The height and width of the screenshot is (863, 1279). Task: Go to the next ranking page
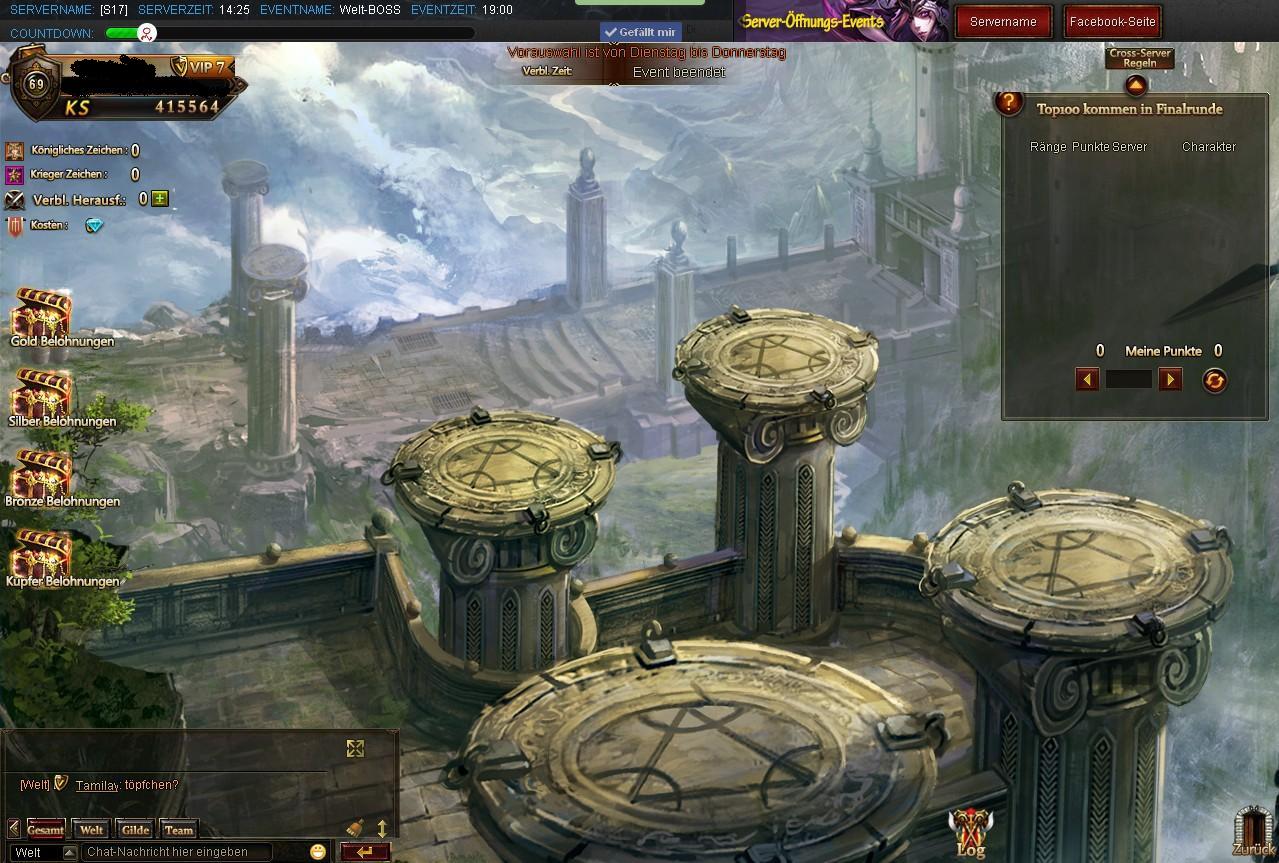(x=1169, y=379)
